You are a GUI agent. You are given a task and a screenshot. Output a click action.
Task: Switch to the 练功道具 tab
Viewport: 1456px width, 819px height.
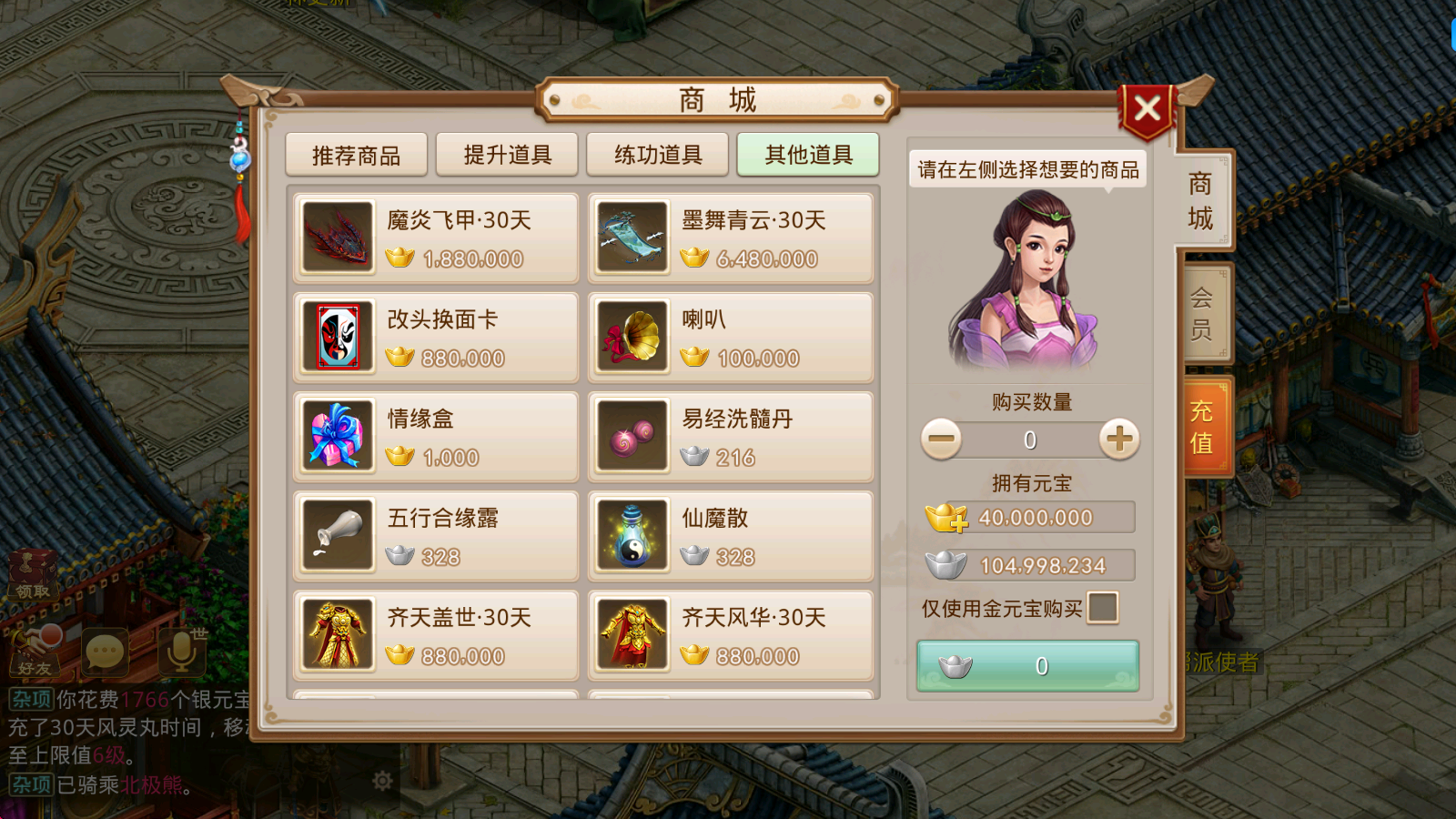(657, 155)
